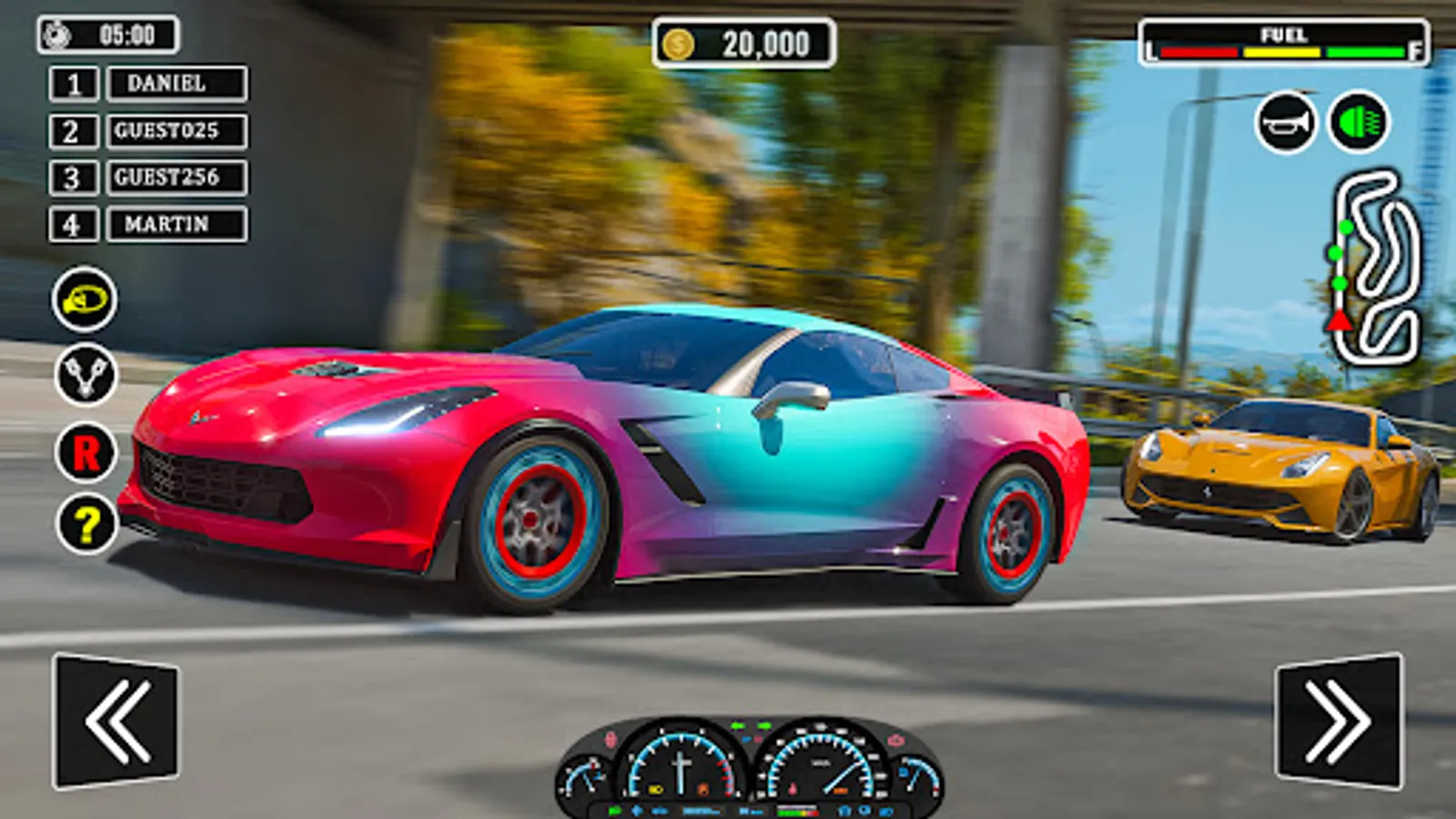Select GUEST256 in the leaderboard
1456x819 pixels.
(x=177, y=177)
